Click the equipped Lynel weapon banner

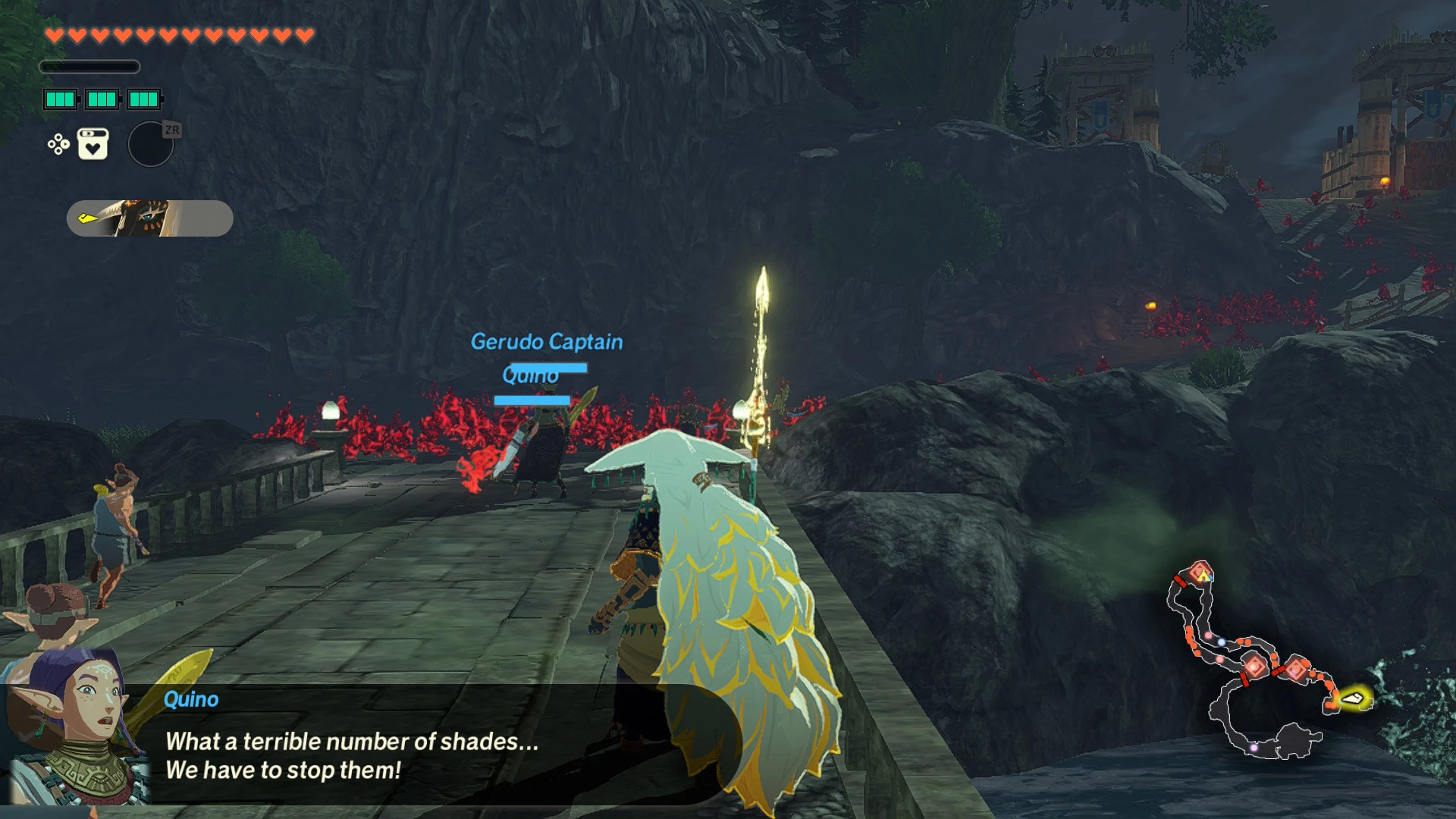(x=149, y=219)
